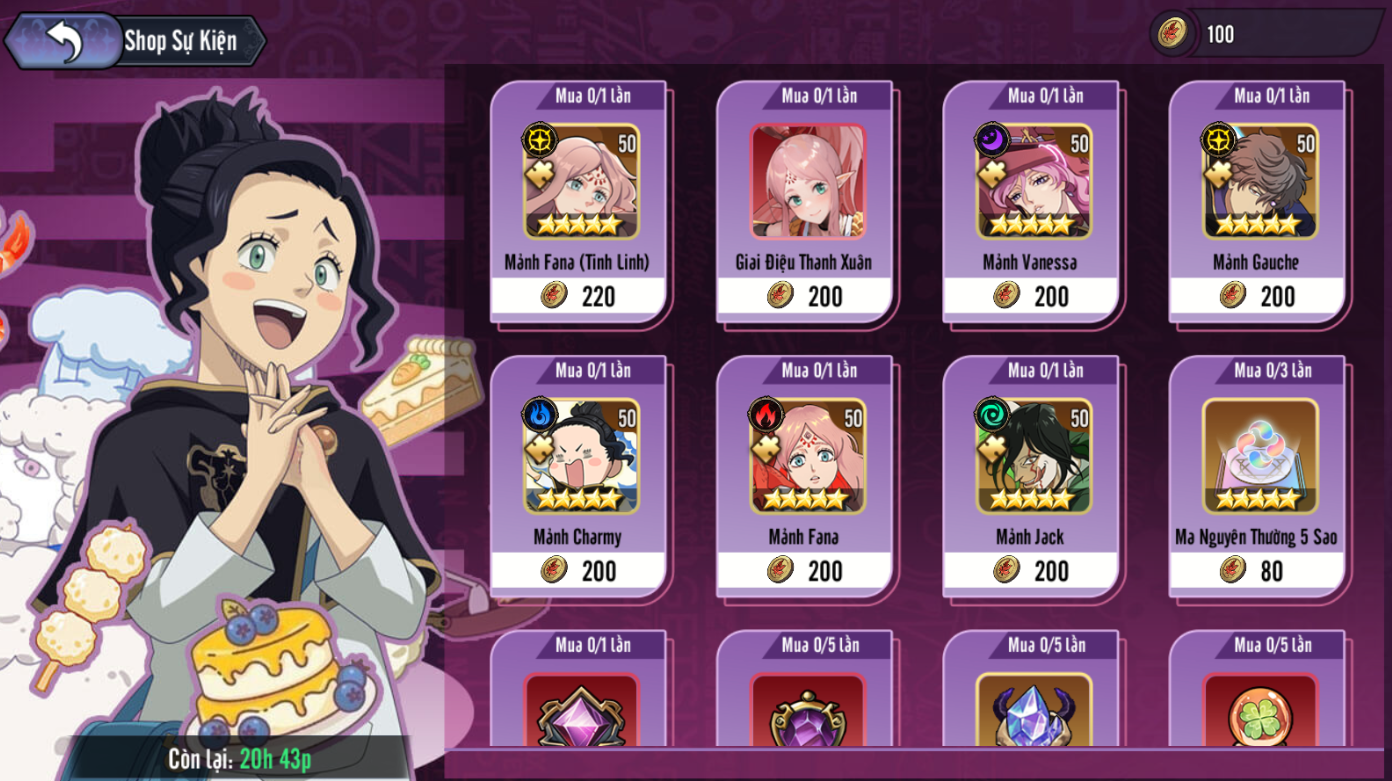Select the four-leaf clover orb item
Image resolution: width=1392 pixels, height=781 pixels.
click(x=1258, y=712)
